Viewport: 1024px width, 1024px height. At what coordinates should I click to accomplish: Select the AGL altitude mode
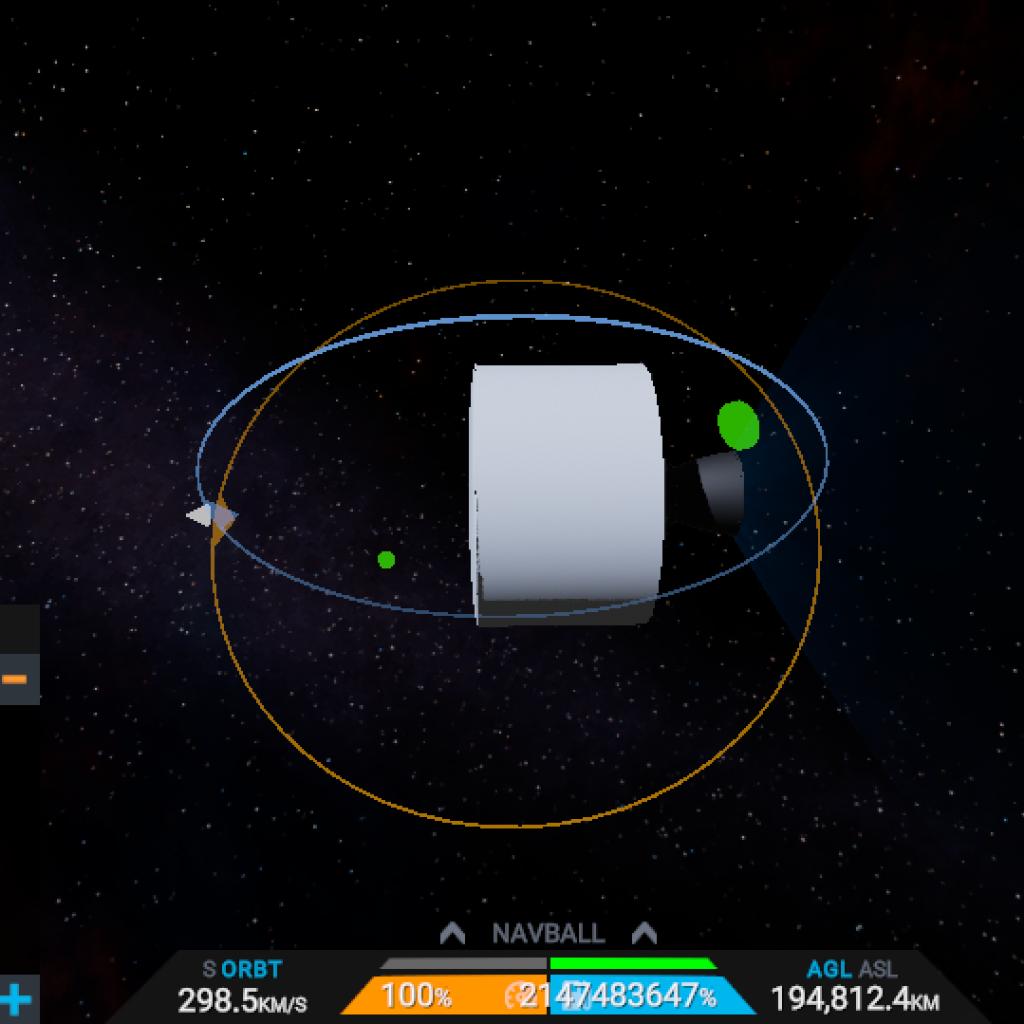[829, 969]
